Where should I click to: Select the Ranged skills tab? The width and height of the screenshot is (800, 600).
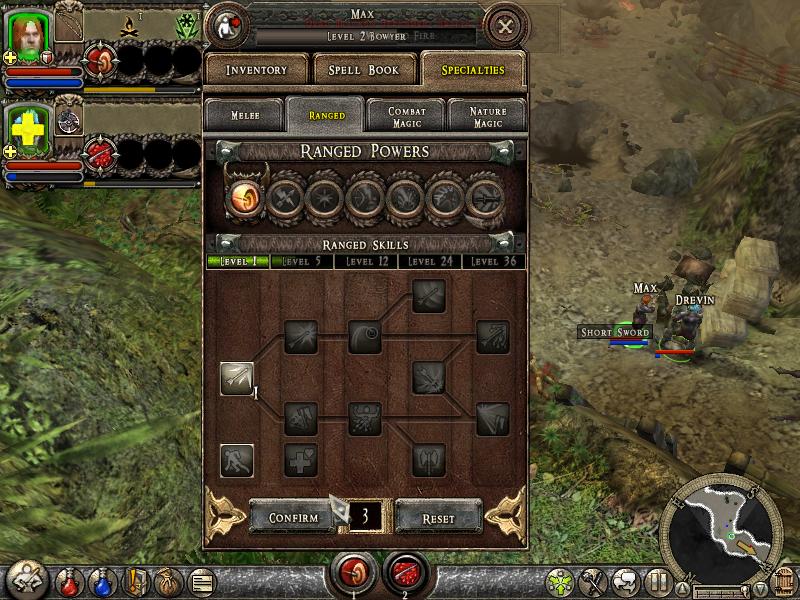tap(326, 115)
